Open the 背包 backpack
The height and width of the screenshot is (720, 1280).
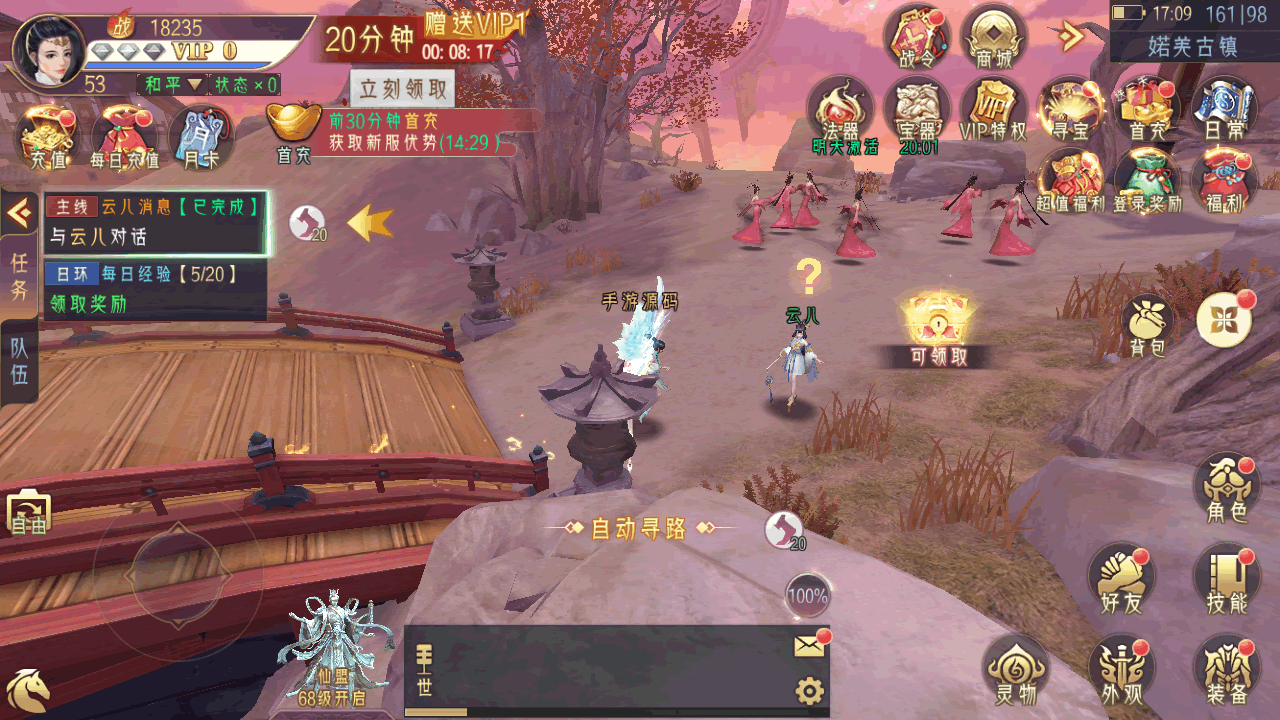coord(1148,325)
